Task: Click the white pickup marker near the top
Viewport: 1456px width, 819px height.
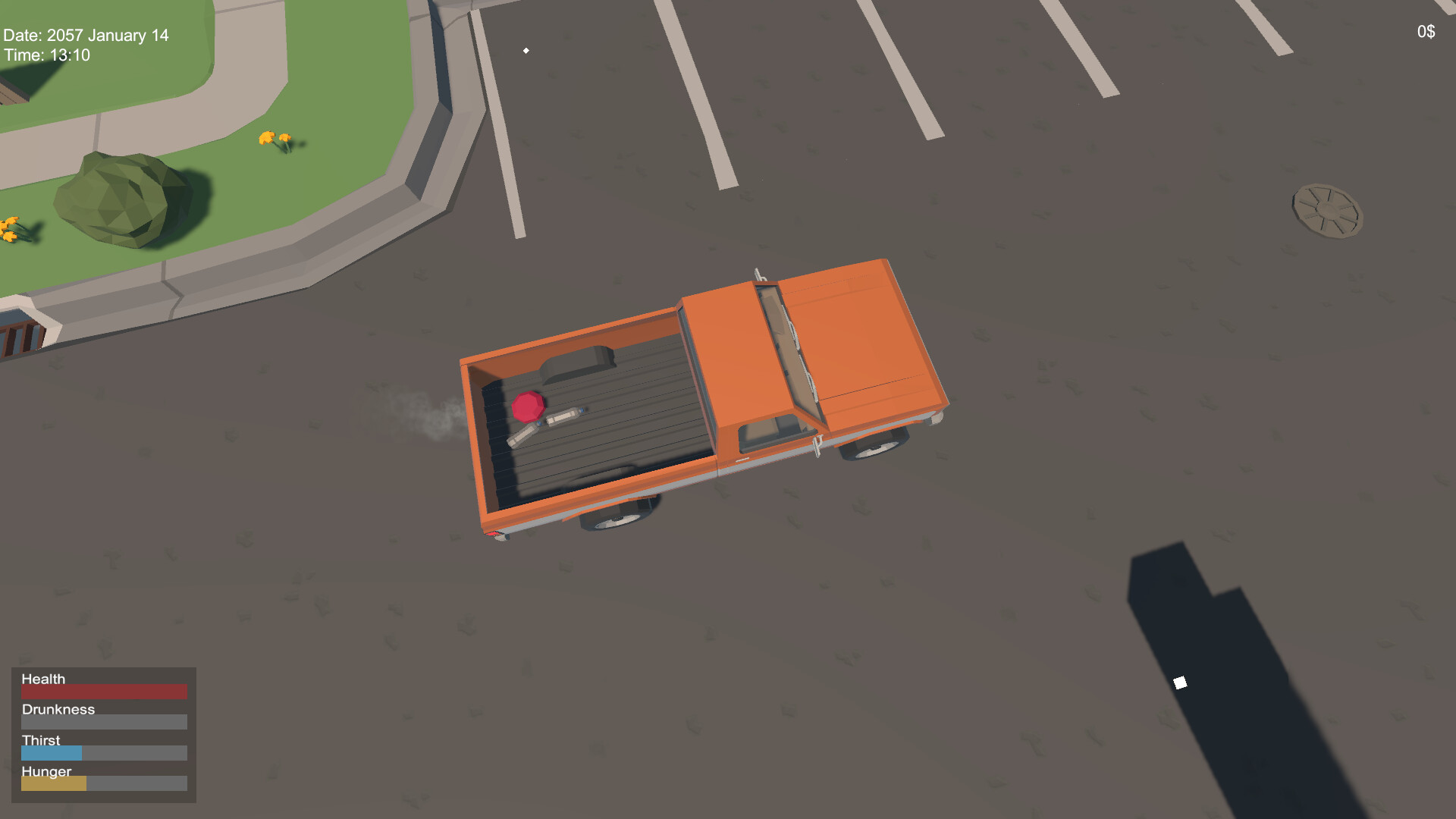Action: click(526, 50)
